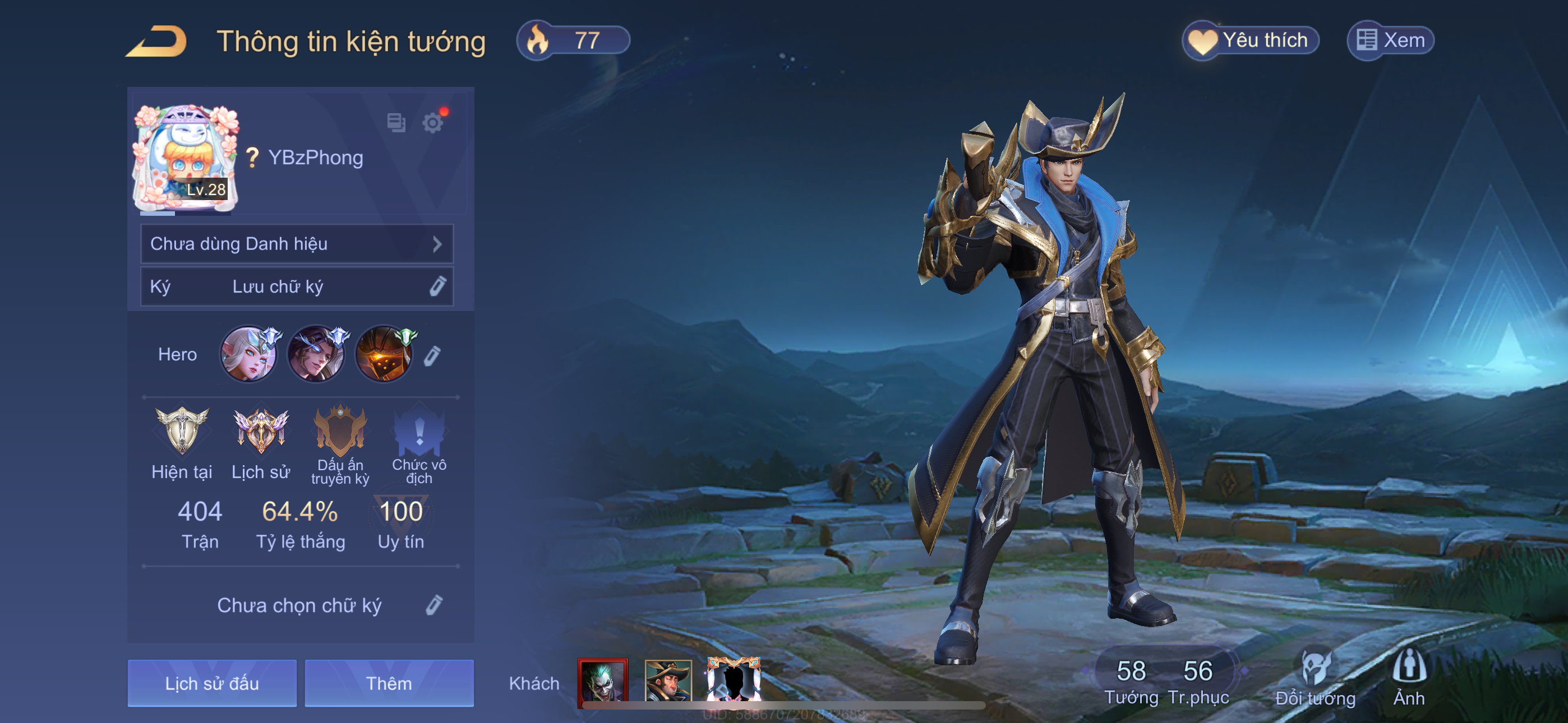Edit featured Hero list with pencil
The width and height of the screenshot is (1568, 723).
432,355
